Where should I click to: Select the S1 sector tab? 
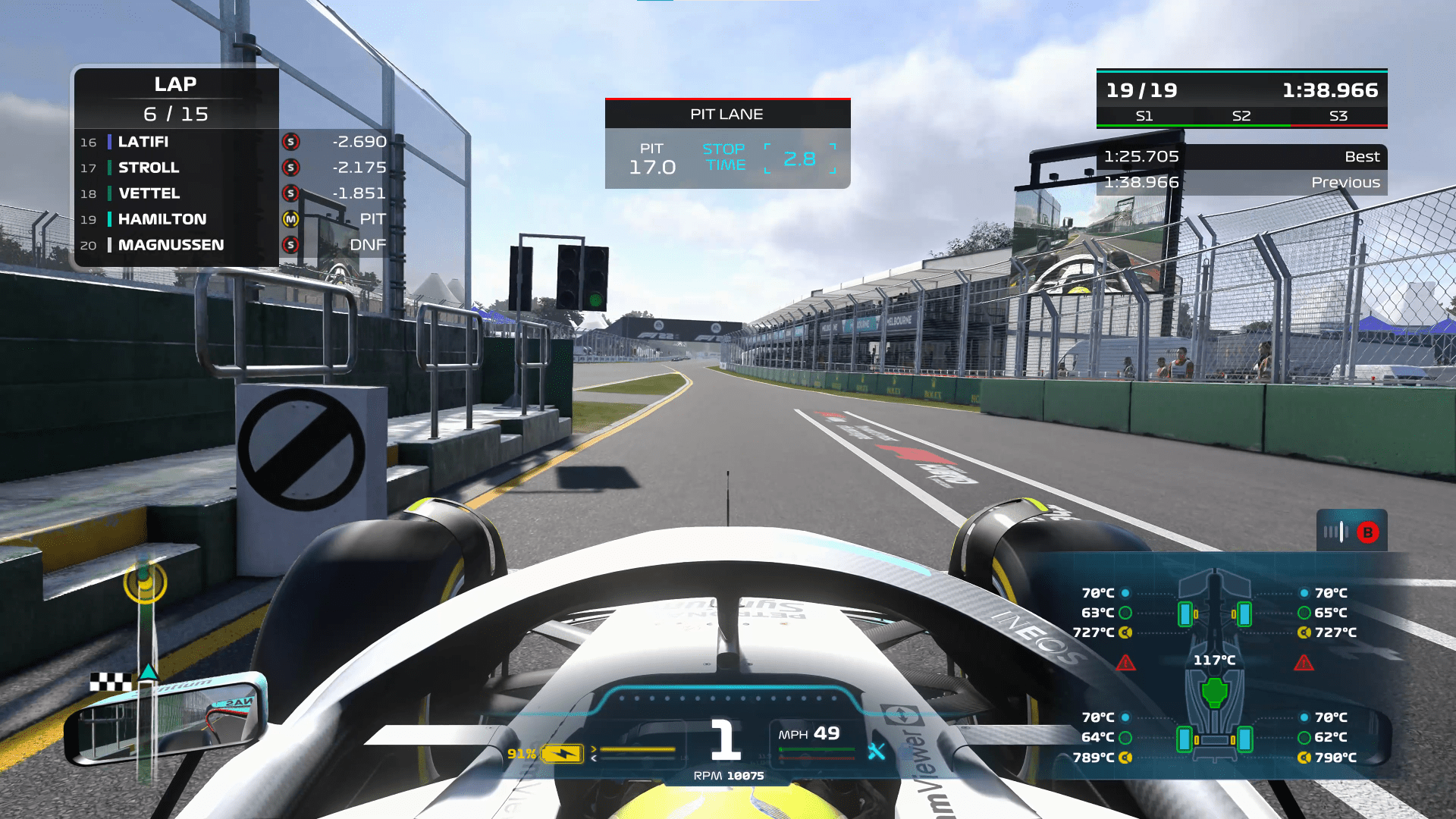pyautogui.click(x=1145, y=116)
